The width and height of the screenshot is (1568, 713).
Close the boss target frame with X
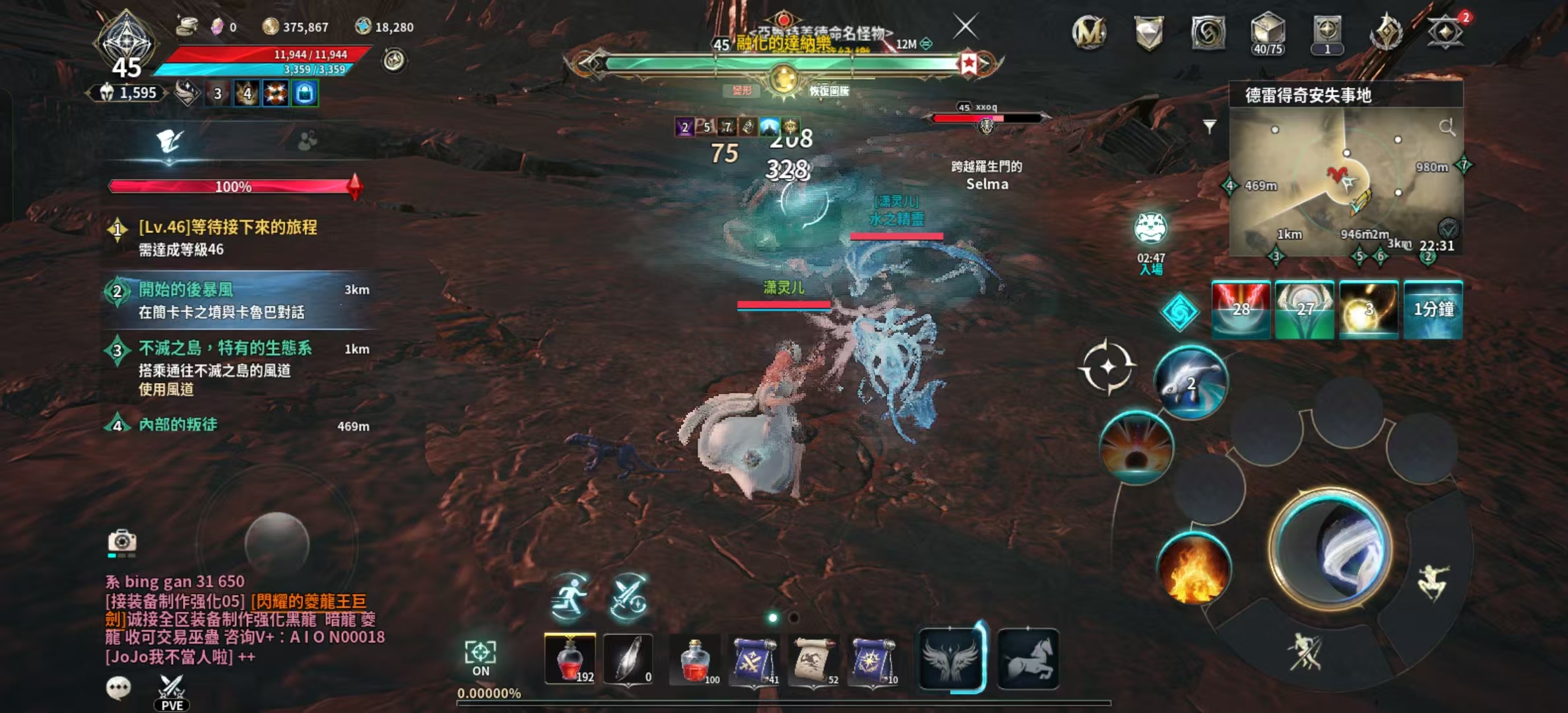tap(965, 27)
